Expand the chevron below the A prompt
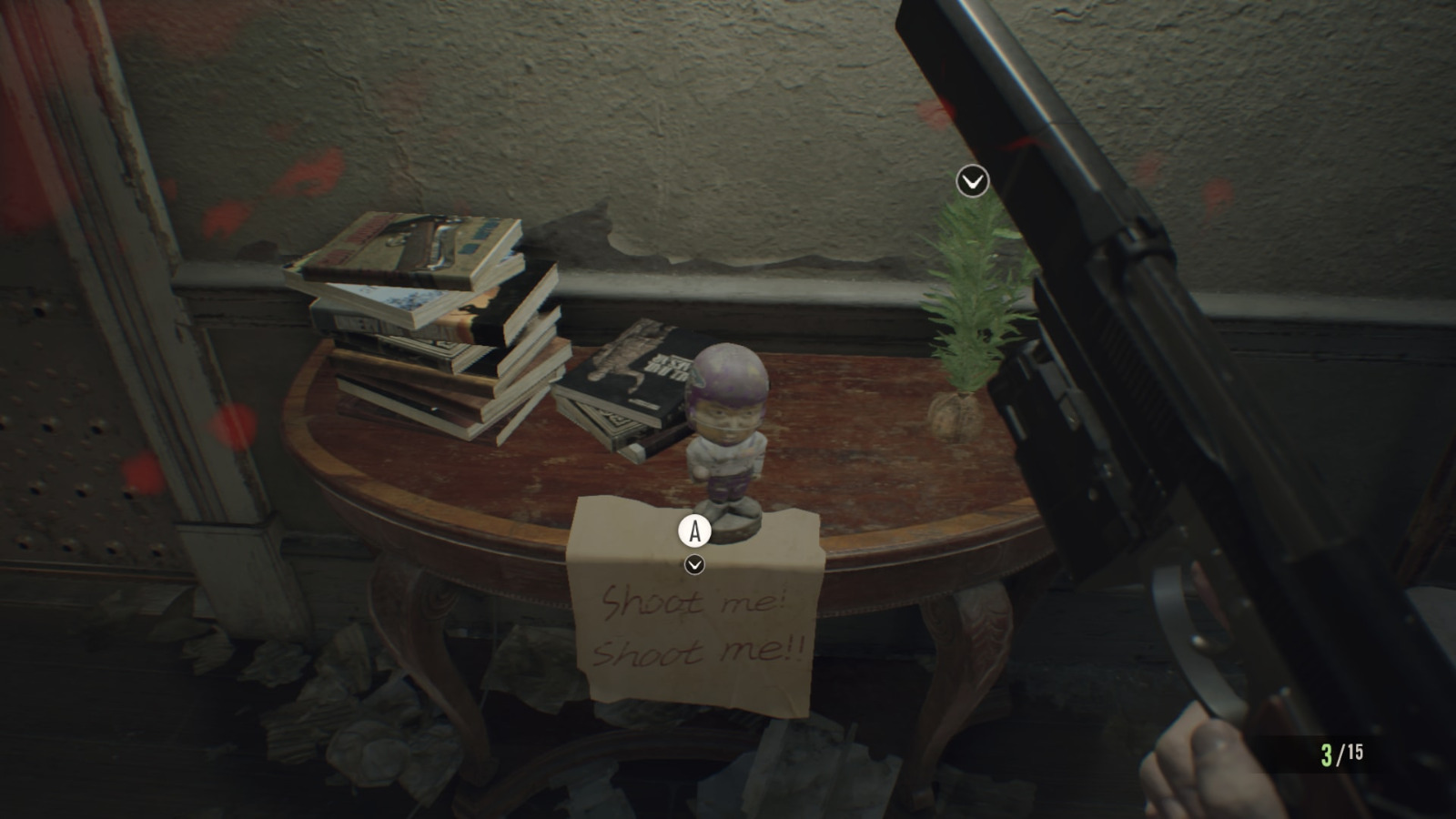Image resolution: width=1456 pixels, height=819 pixels. pyautogui.click(x=696, y=566)
